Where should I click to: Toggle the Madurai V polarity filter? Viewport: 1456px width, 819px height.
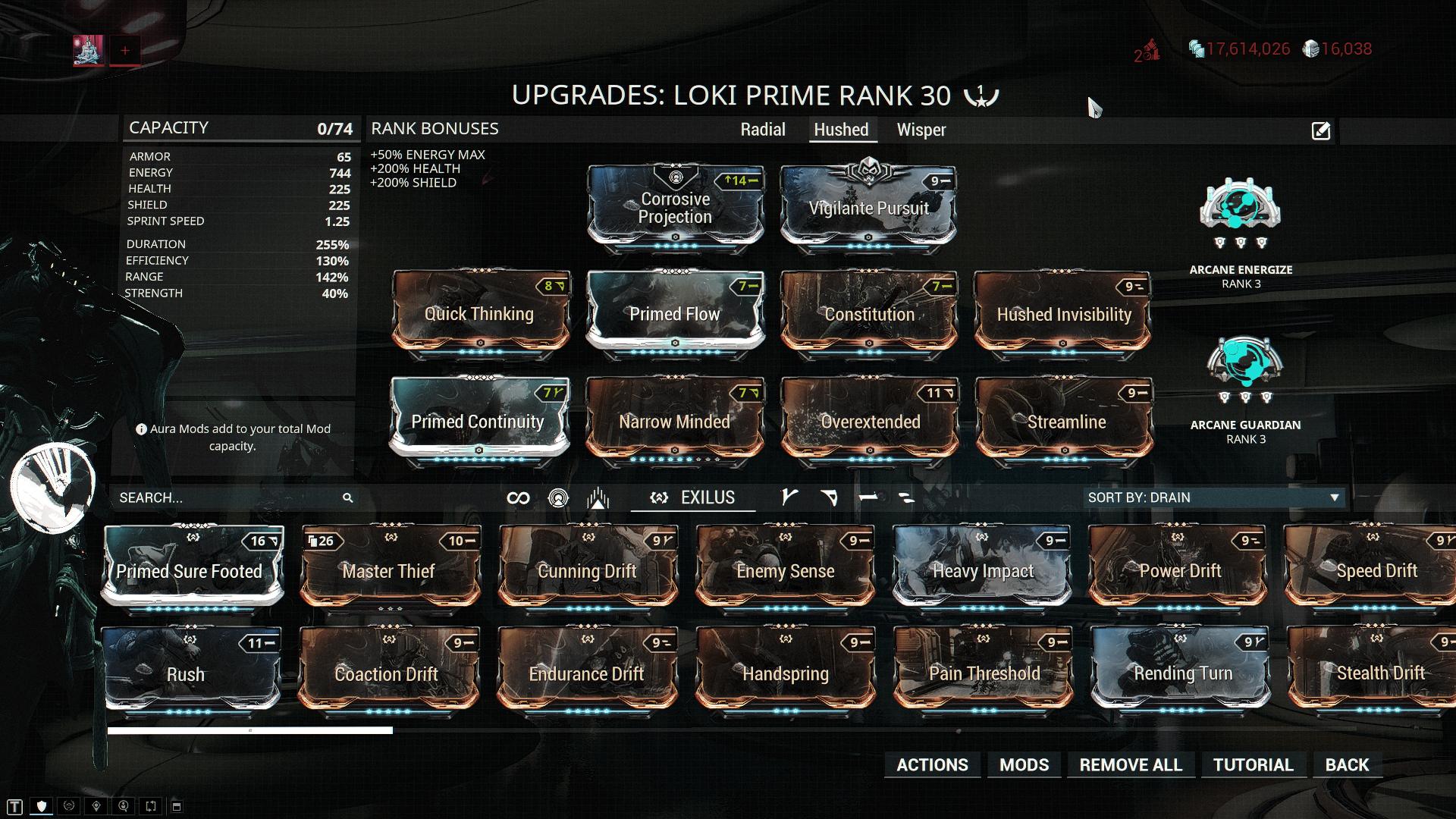[x=789, y=497]
